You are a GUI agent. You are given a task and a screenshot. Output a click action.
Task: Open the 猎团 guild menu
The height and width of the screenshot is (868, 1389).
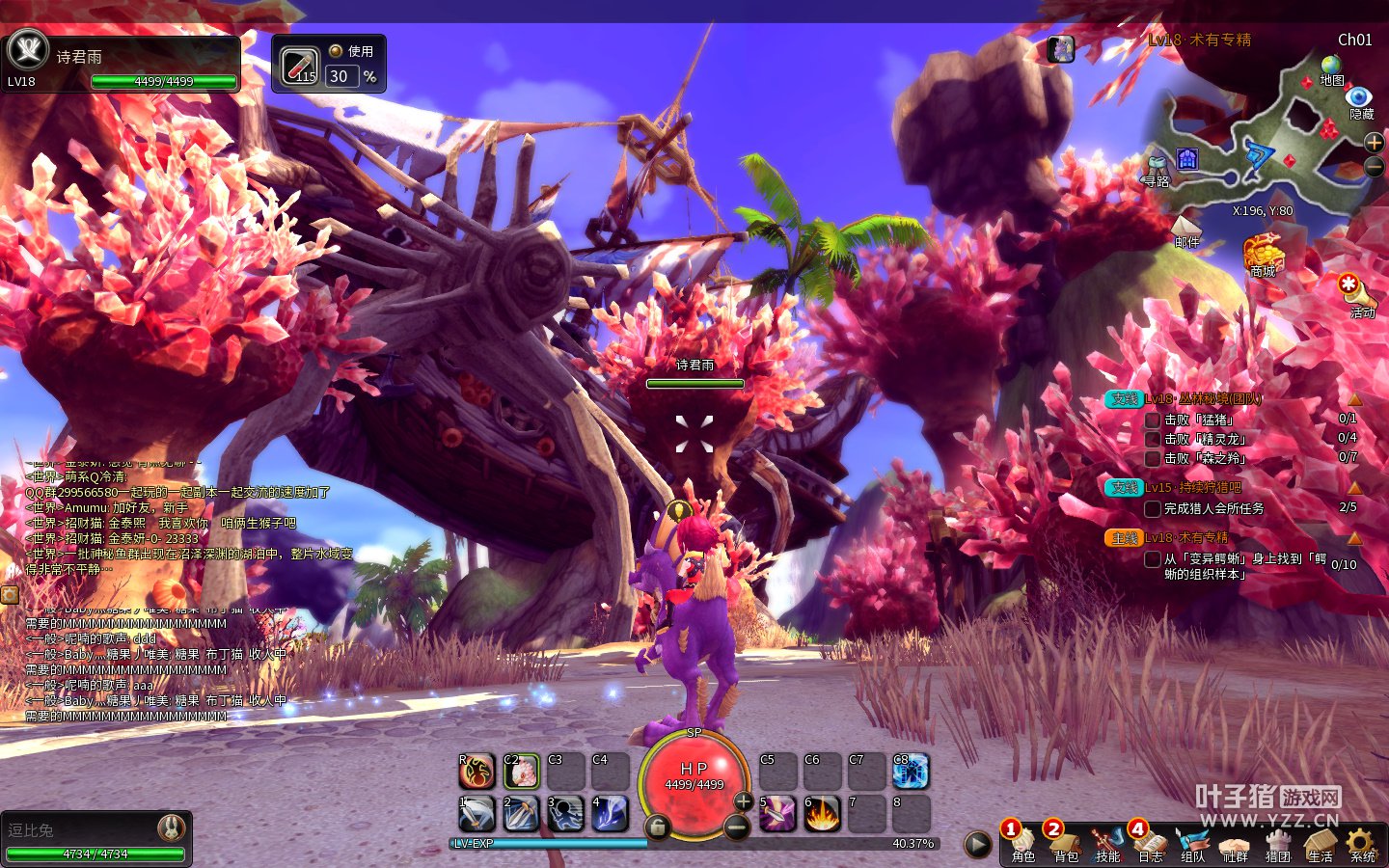[1277, 842]
